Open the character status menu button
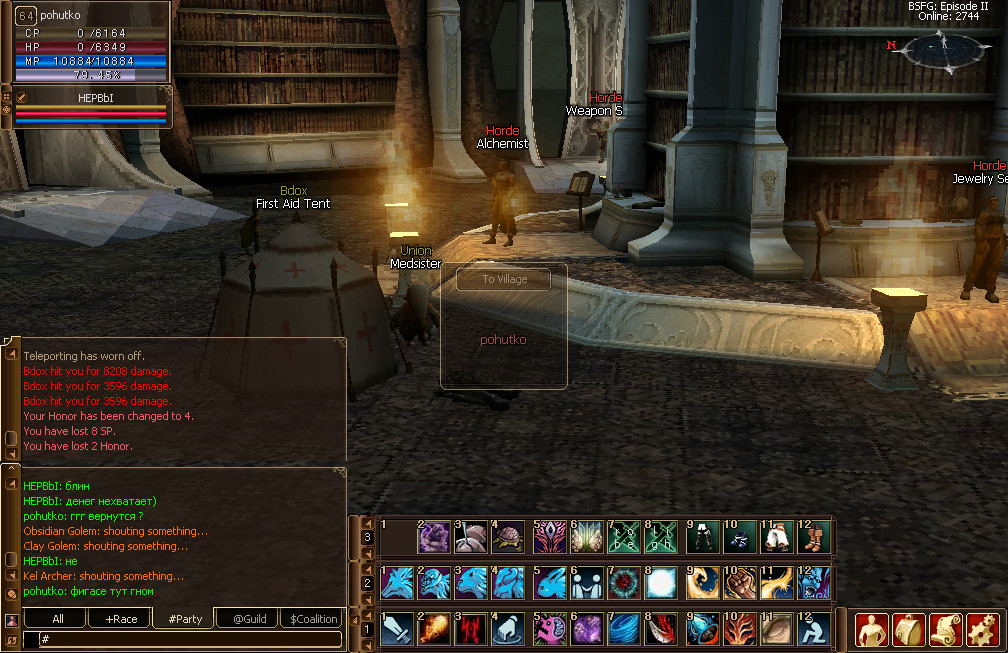The width and height of the screenshot is (1008, 653). pos(872,629)
